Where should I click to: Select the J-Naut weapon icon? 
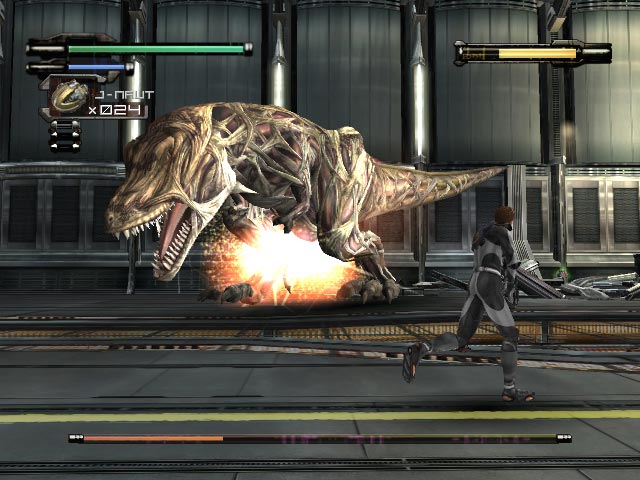click(69, 96)
